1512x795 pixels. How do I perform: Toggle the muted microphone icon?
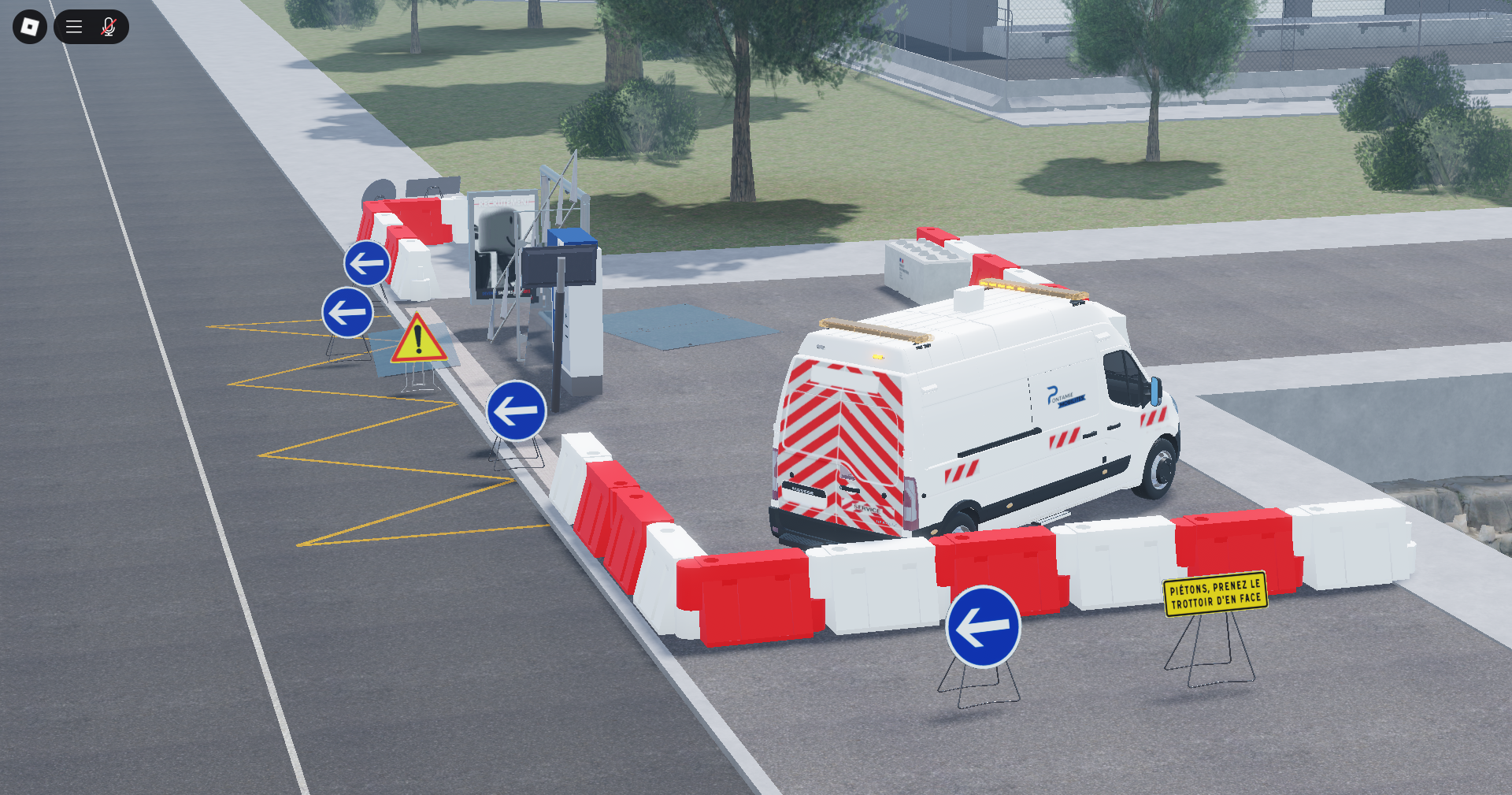pos(109,27)
